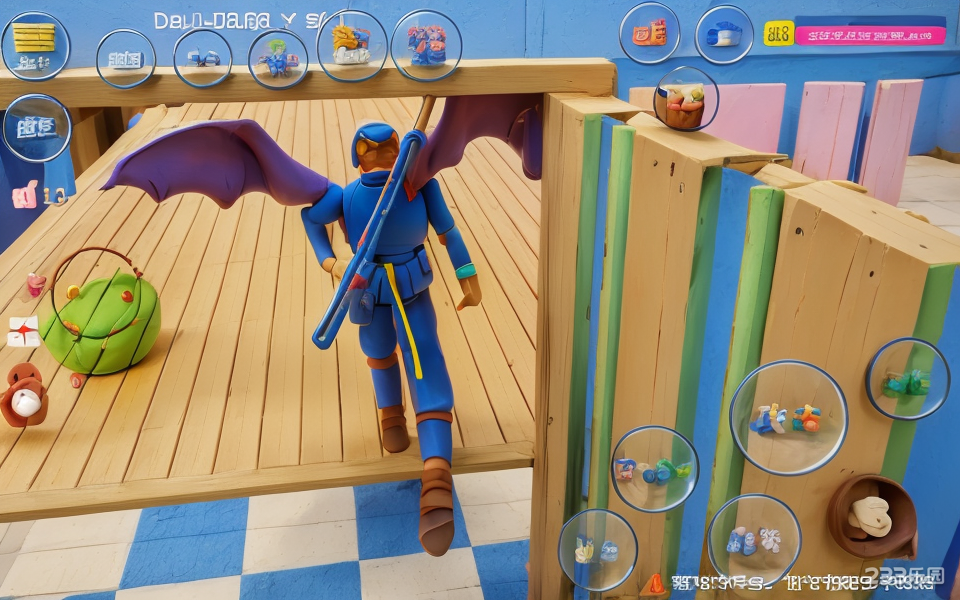The height and width of the screenshot is (600, 960).
Task: Select the green item bubble
Action: (907, 379)
